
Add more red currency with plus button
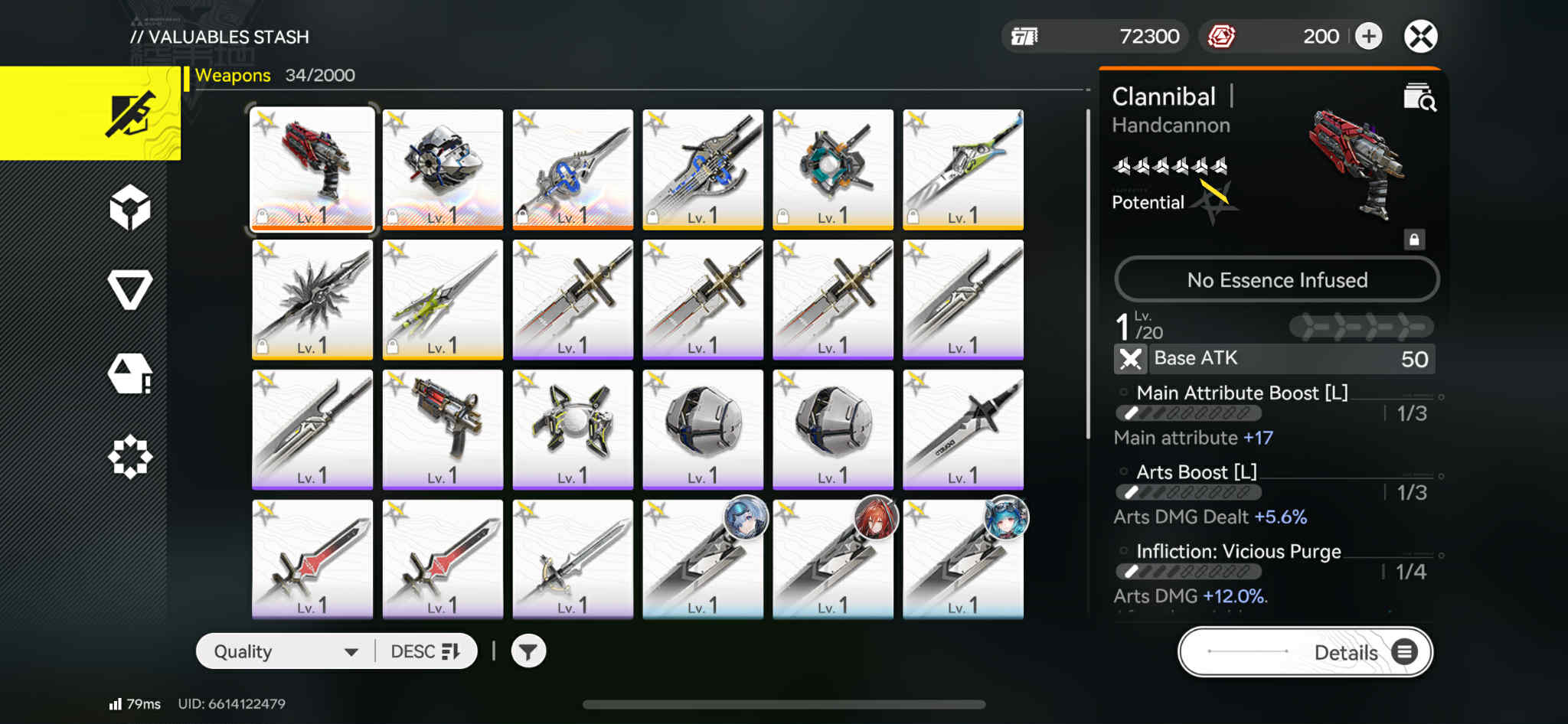tap(1368, 37)
